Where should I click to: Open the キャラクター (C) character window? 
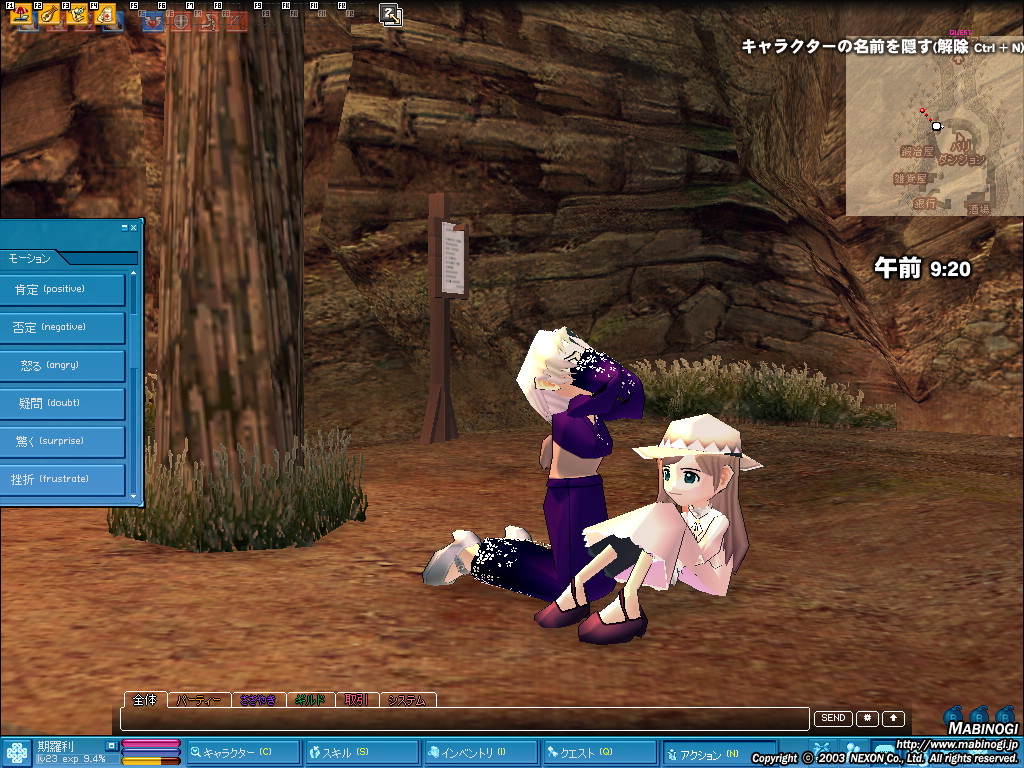click(243, 752)
